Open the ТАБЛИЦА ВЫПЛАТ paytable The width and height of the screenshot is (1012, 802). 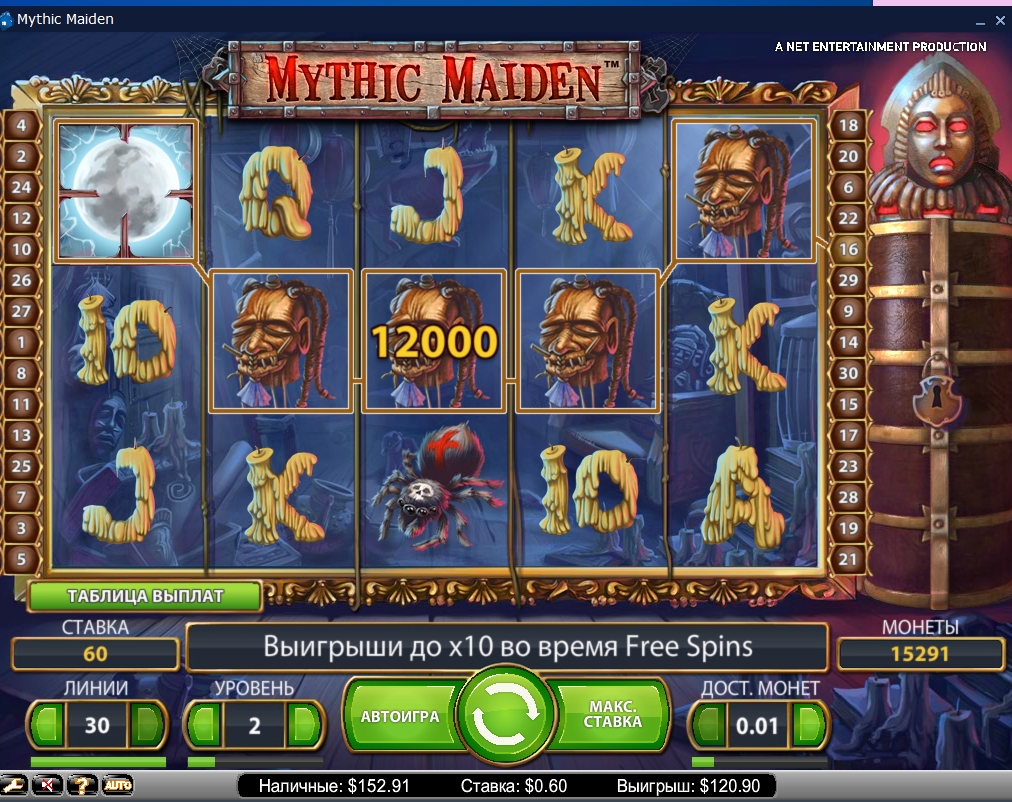(145, 596)
